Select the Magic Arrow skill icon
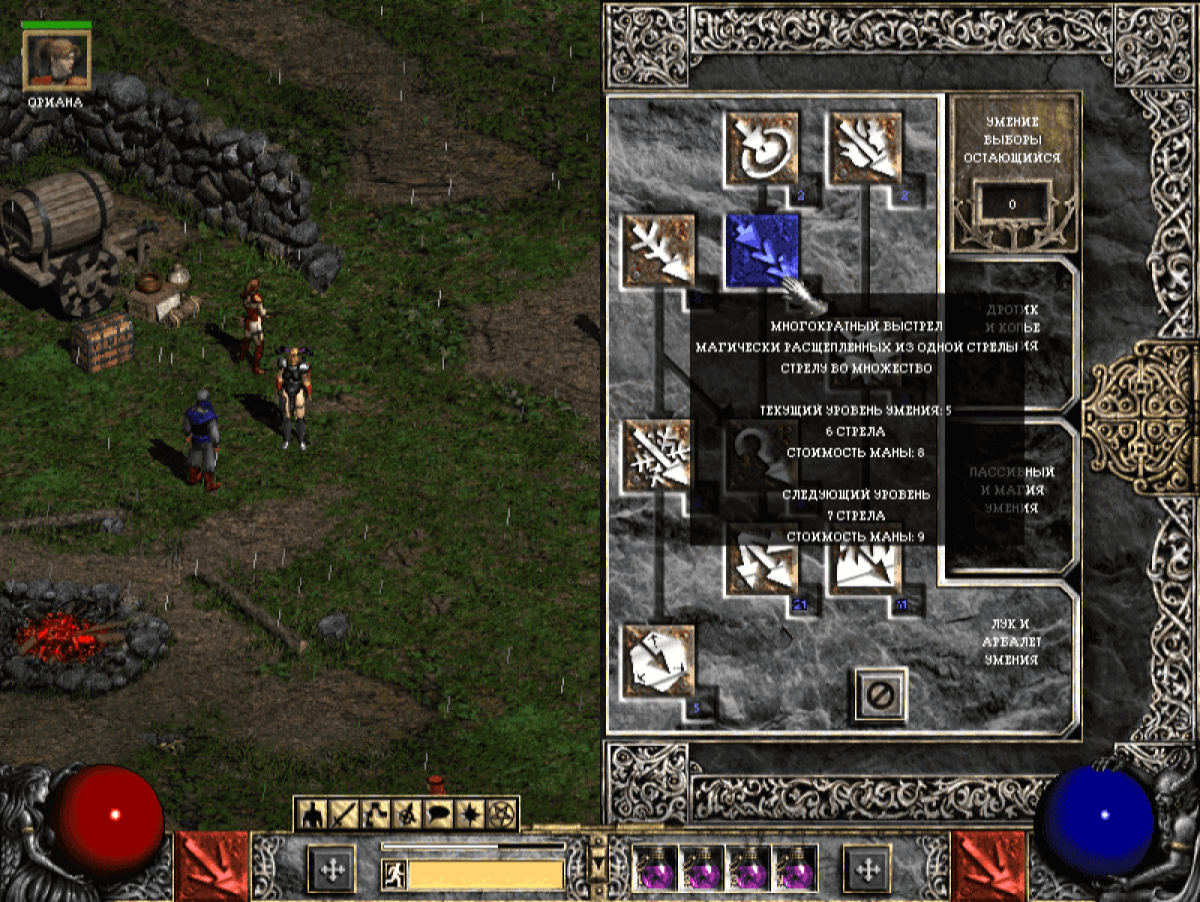1200x902 pixels. 761,147
